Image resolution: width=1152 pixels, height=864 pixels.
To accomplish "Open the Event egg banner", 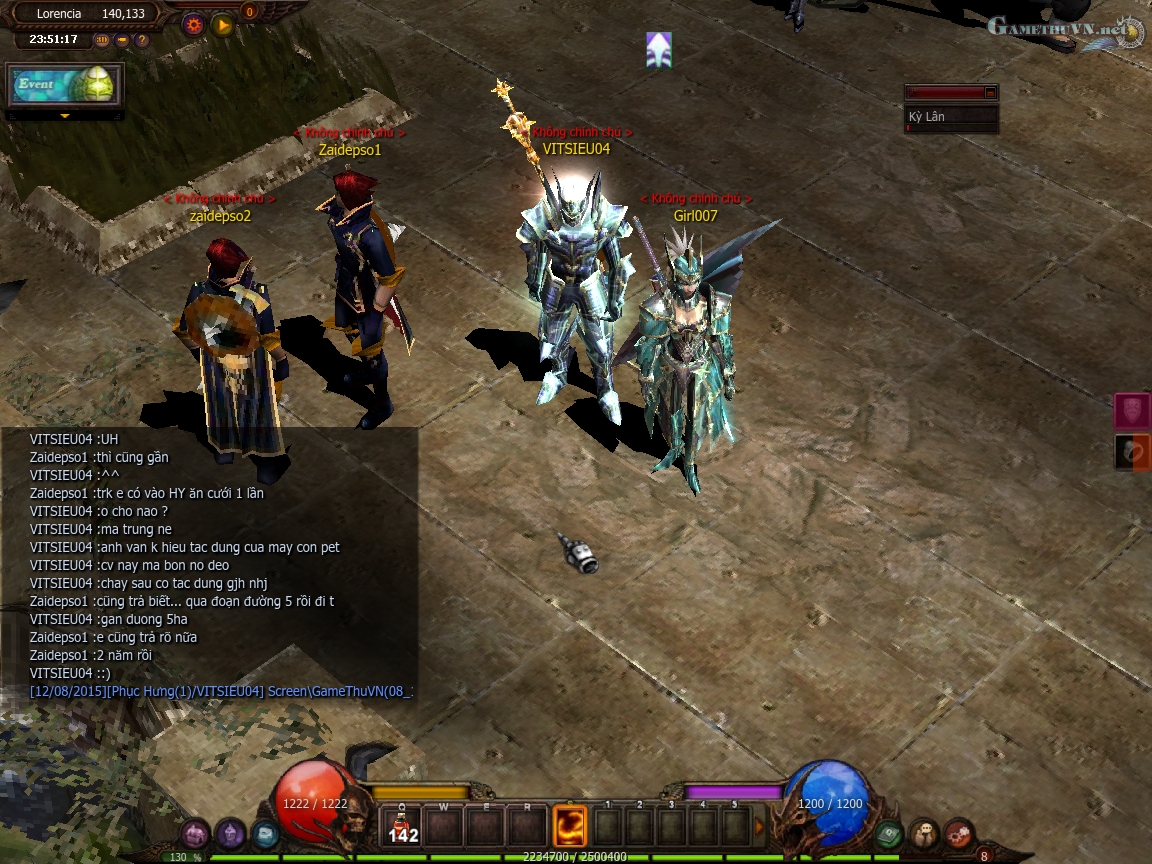I will coord(65,85).
